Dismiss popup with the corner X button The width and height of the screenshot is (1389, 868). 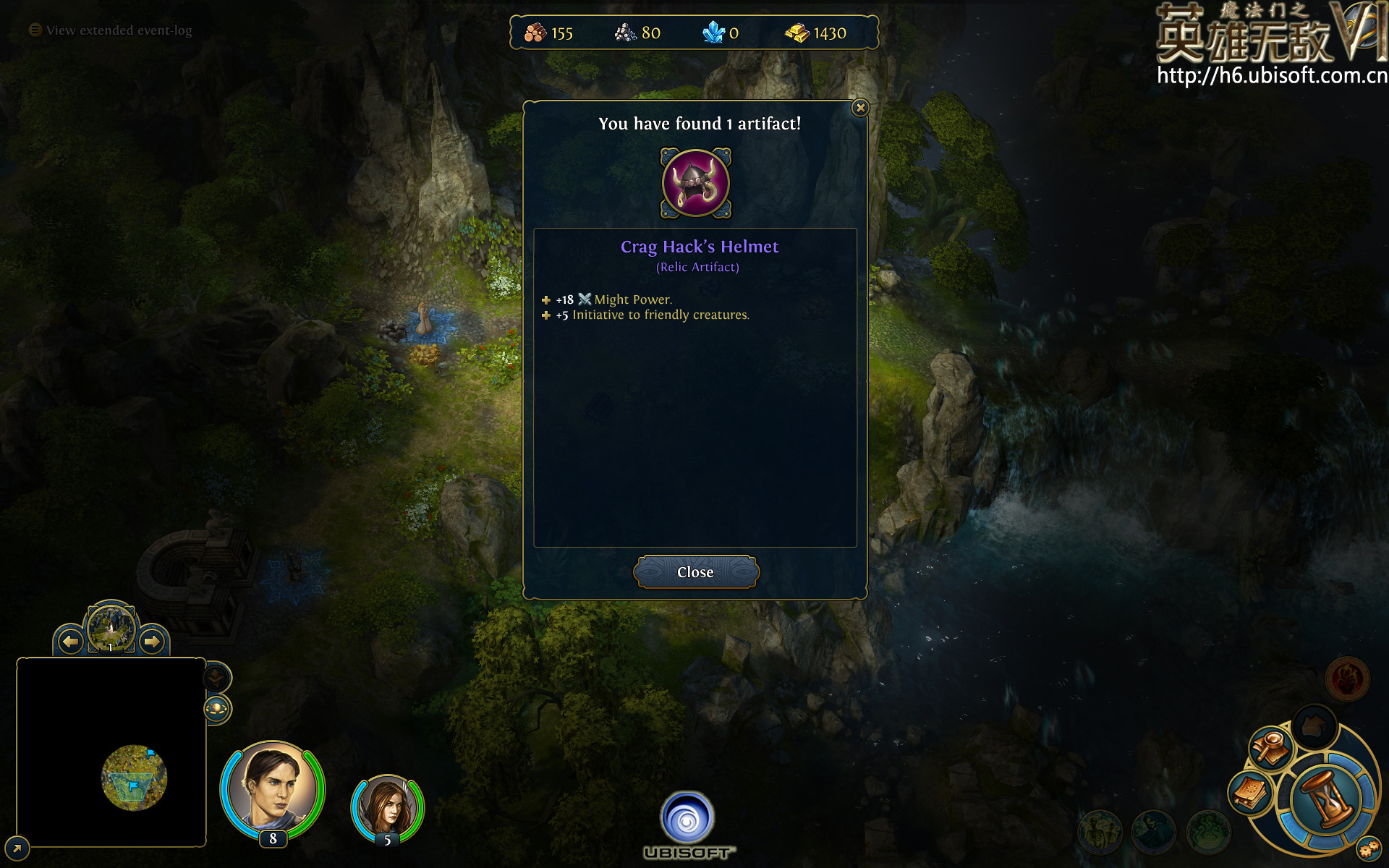point(860,108)
